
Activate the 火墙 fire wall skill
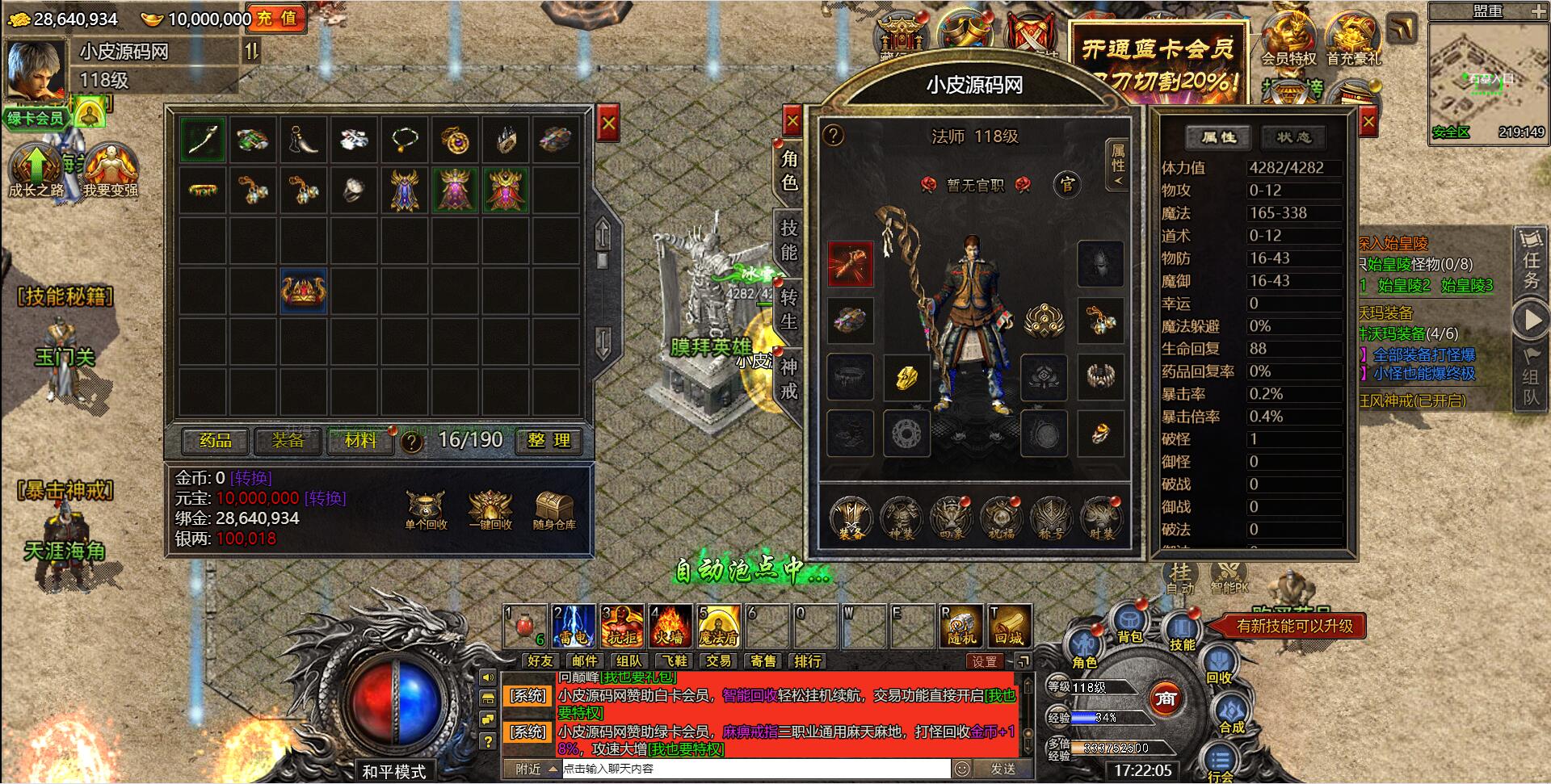click(669, 626)
